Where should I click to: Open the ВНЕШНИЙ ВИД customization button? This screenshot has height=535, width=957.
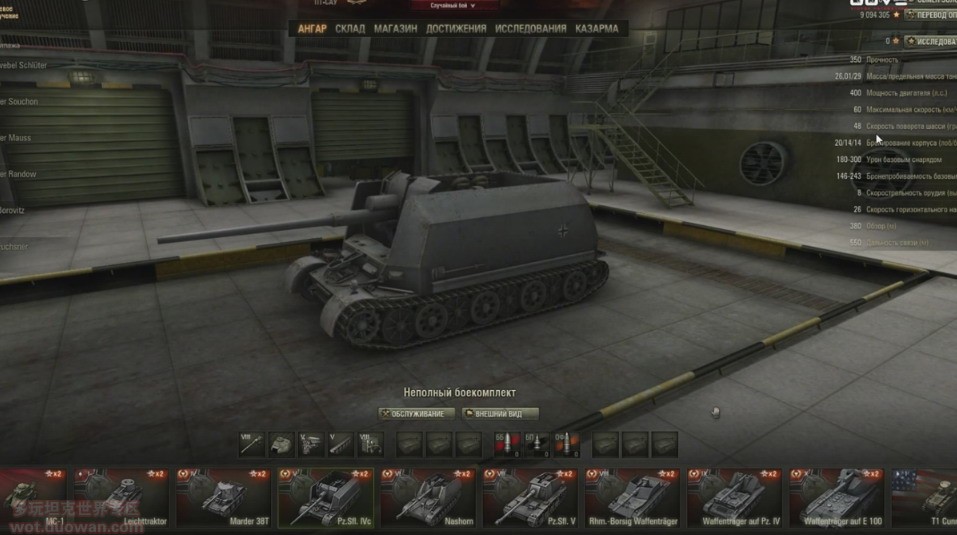(500, 413)
